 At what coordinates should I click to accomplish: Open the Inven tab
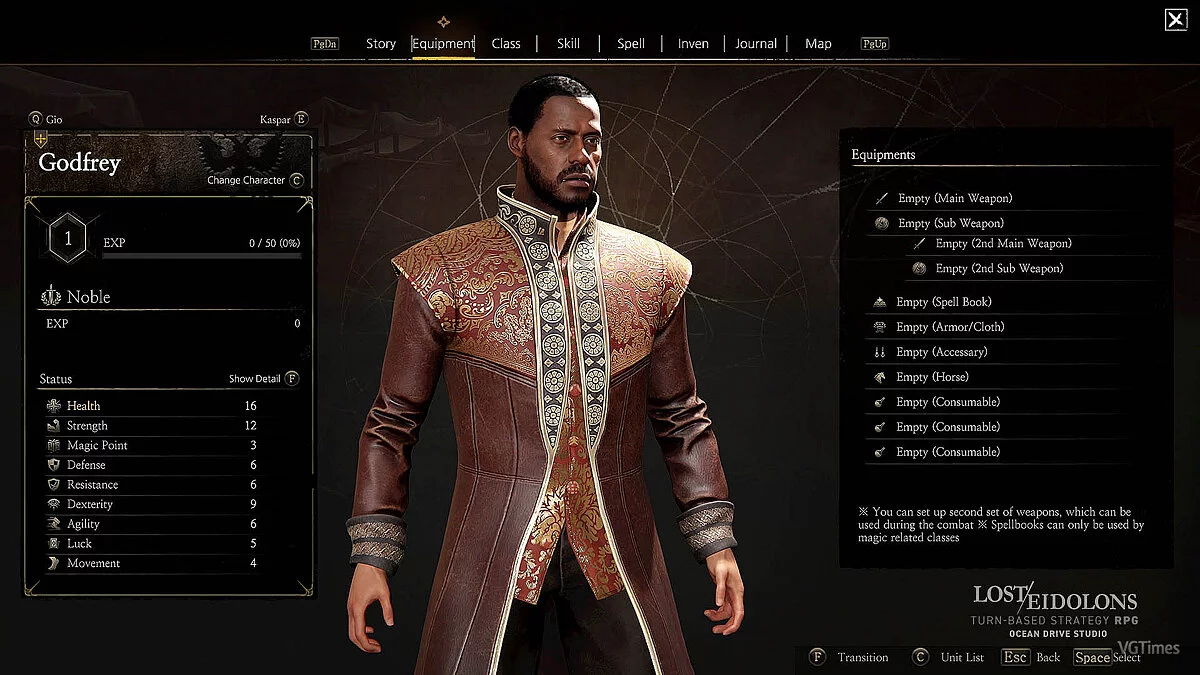tap(693, 44)
